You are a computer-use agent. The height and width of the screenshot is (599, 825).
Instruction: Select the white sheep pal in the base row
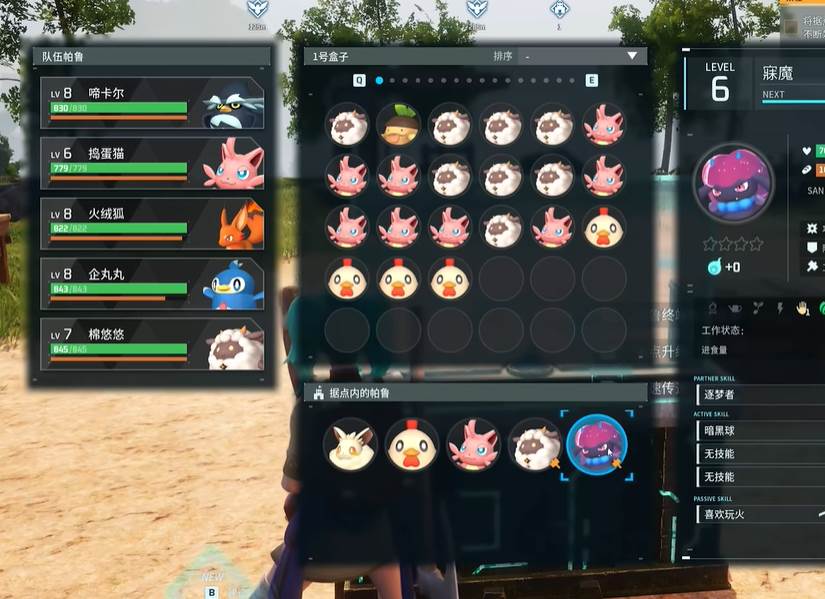[534, 444]
